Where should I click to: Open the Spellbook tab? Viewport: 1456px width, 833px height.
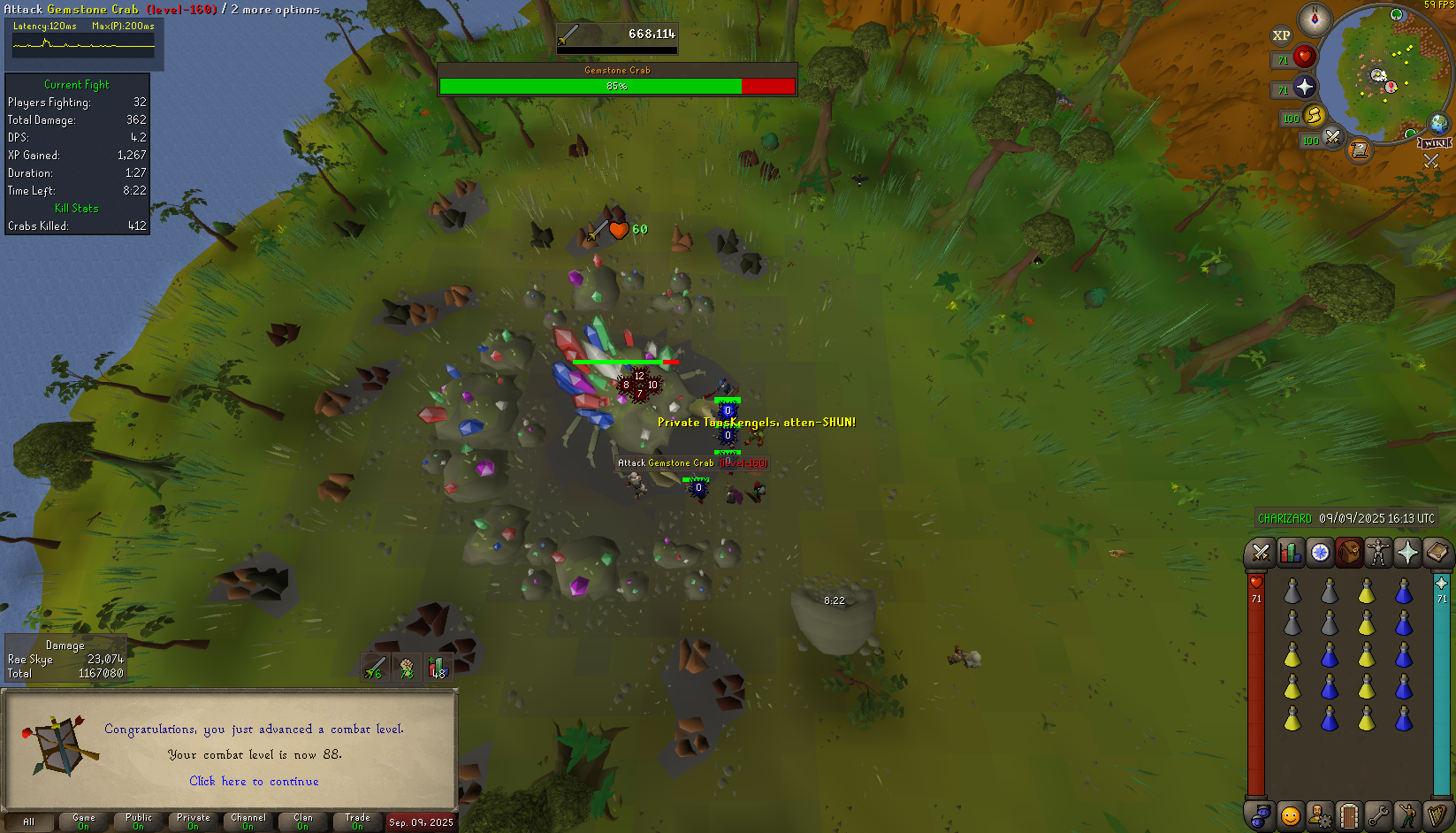(1437, 553)
